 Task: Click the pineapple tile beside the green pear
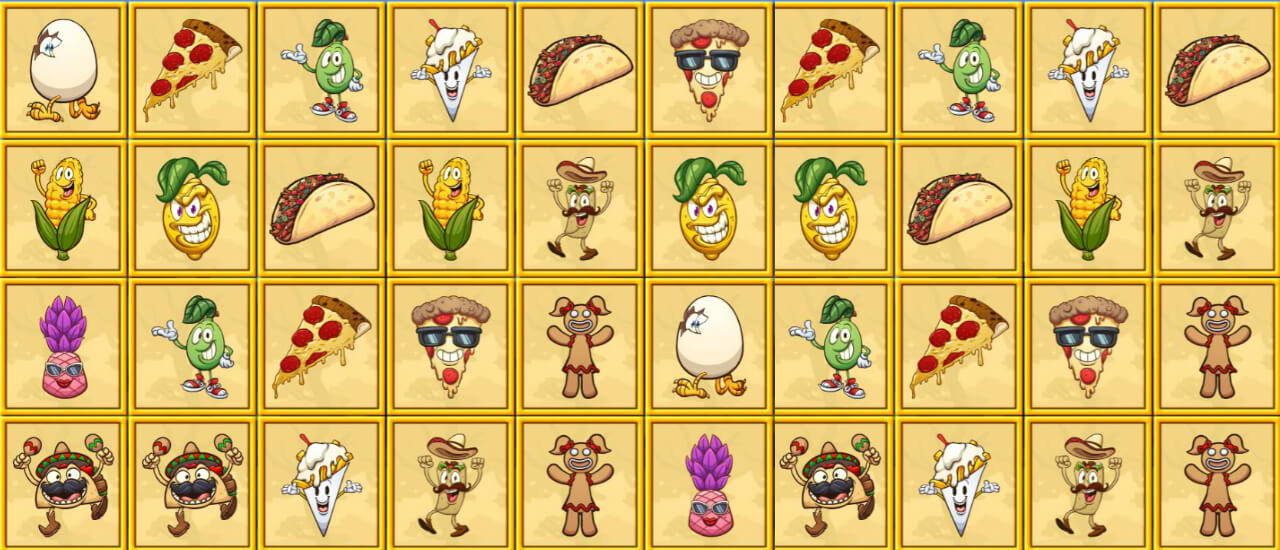tap(64, 346)
